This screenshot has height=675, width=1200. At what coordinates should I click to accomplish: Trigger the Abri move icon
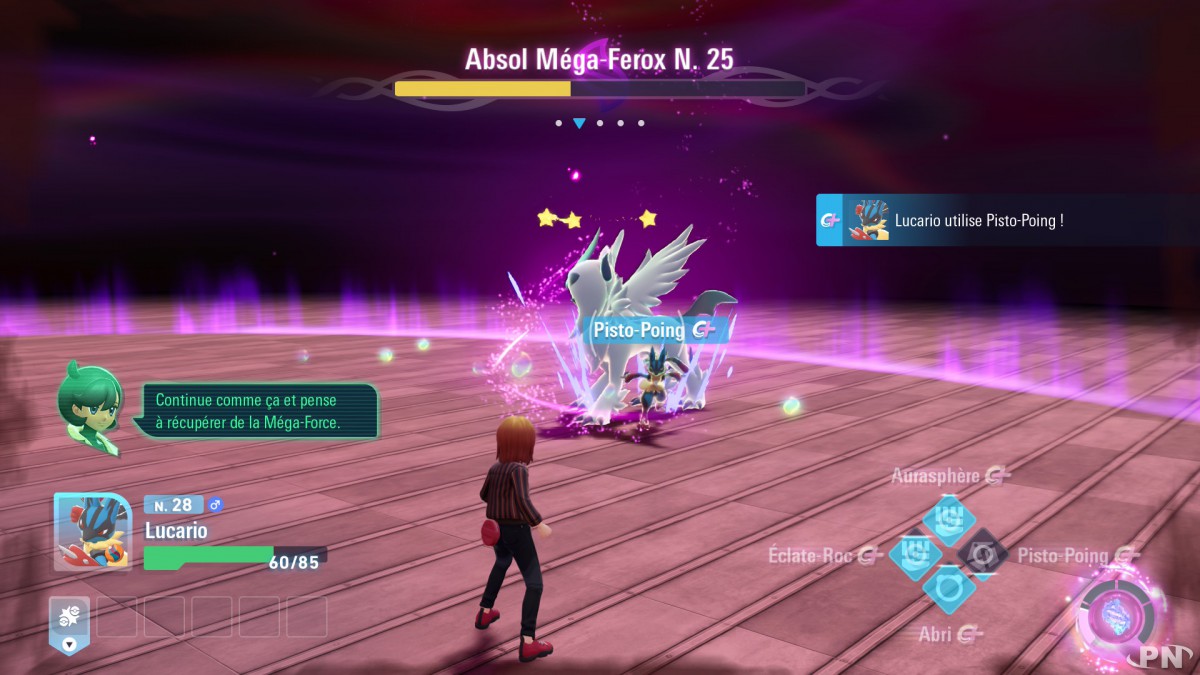point(948,589)
